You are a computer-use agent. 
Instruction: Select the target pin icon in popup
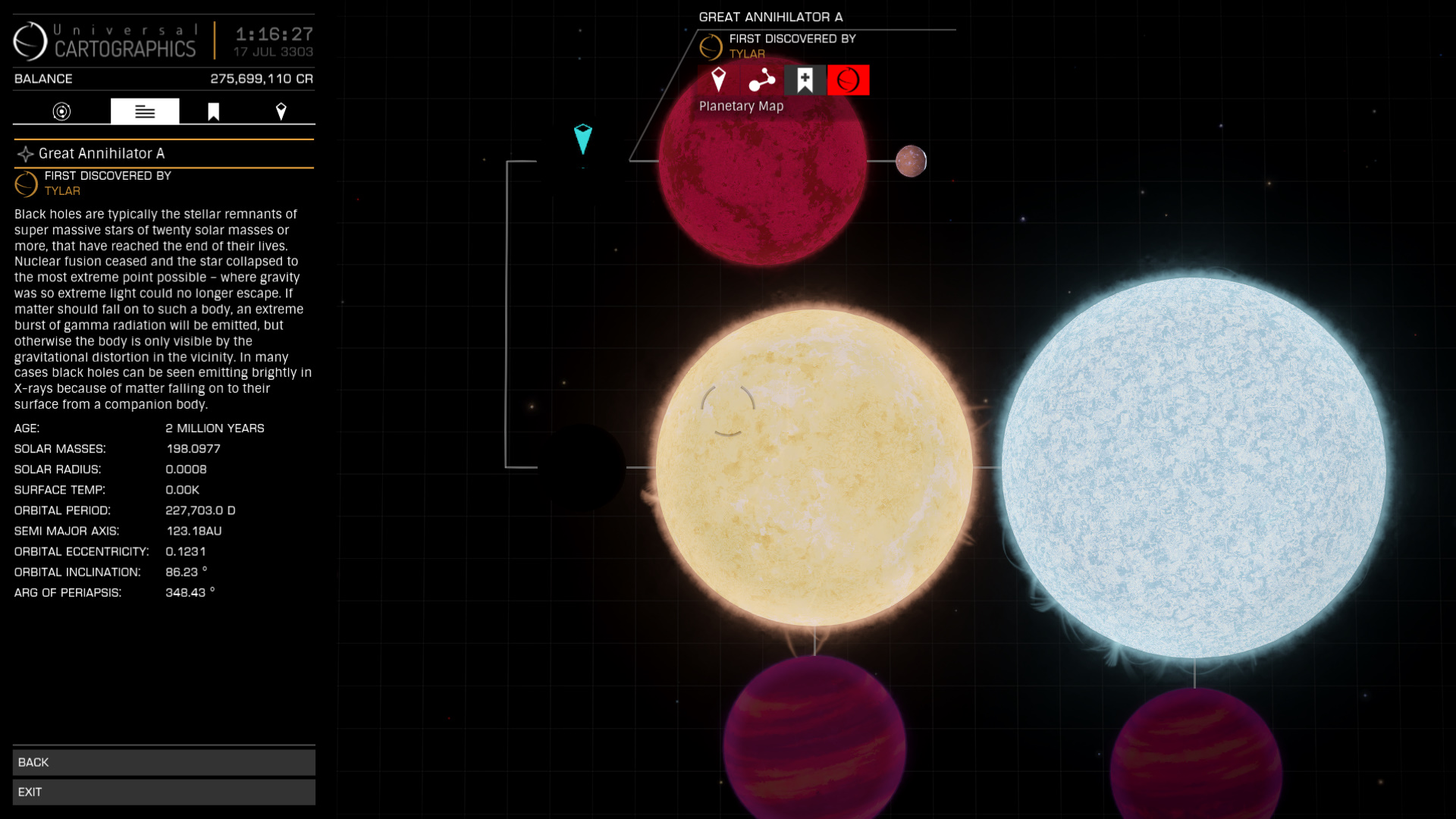(x=718, y=80)
